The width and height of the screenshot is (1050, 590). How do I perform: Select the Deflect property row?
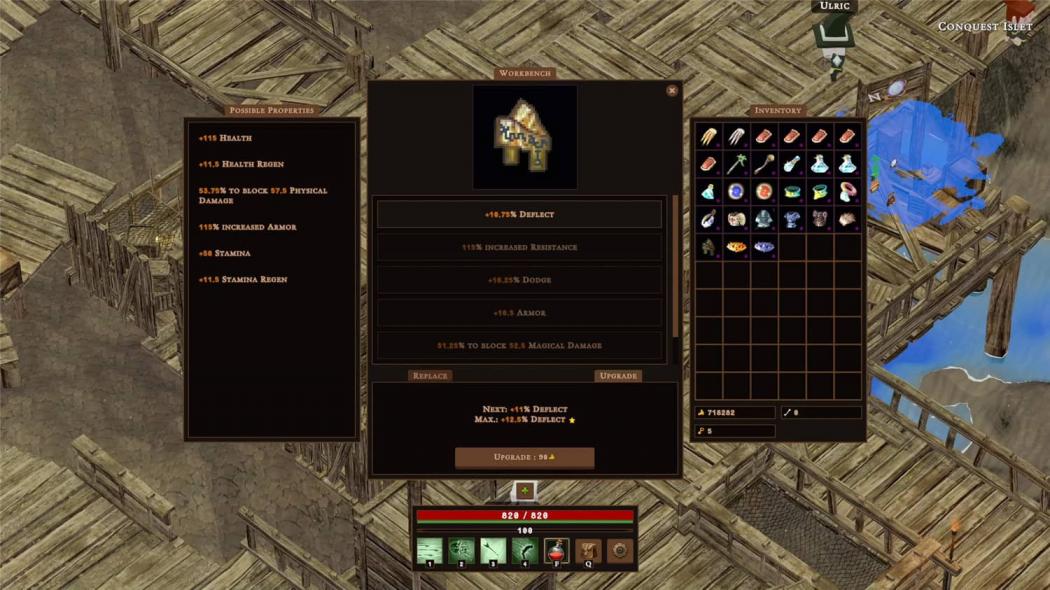(x=519, y=214)
